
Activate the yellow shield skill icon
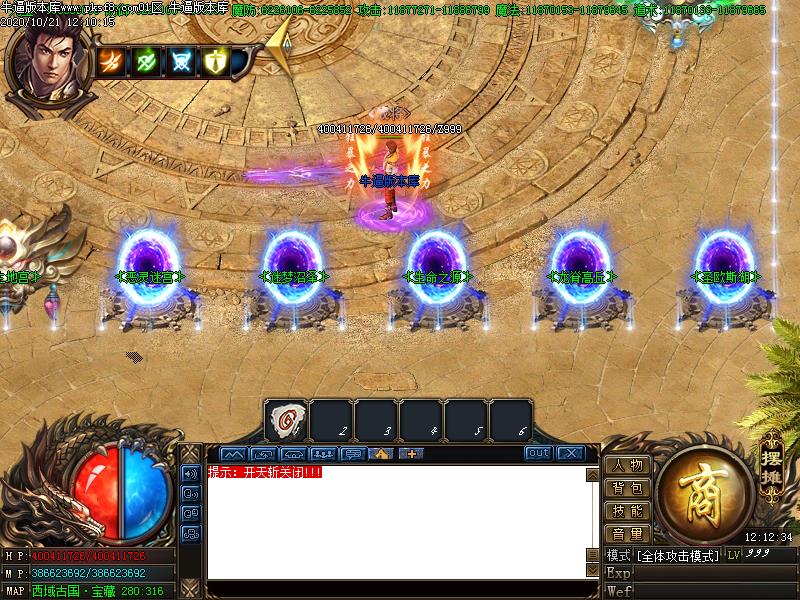(x=215, y=61)
